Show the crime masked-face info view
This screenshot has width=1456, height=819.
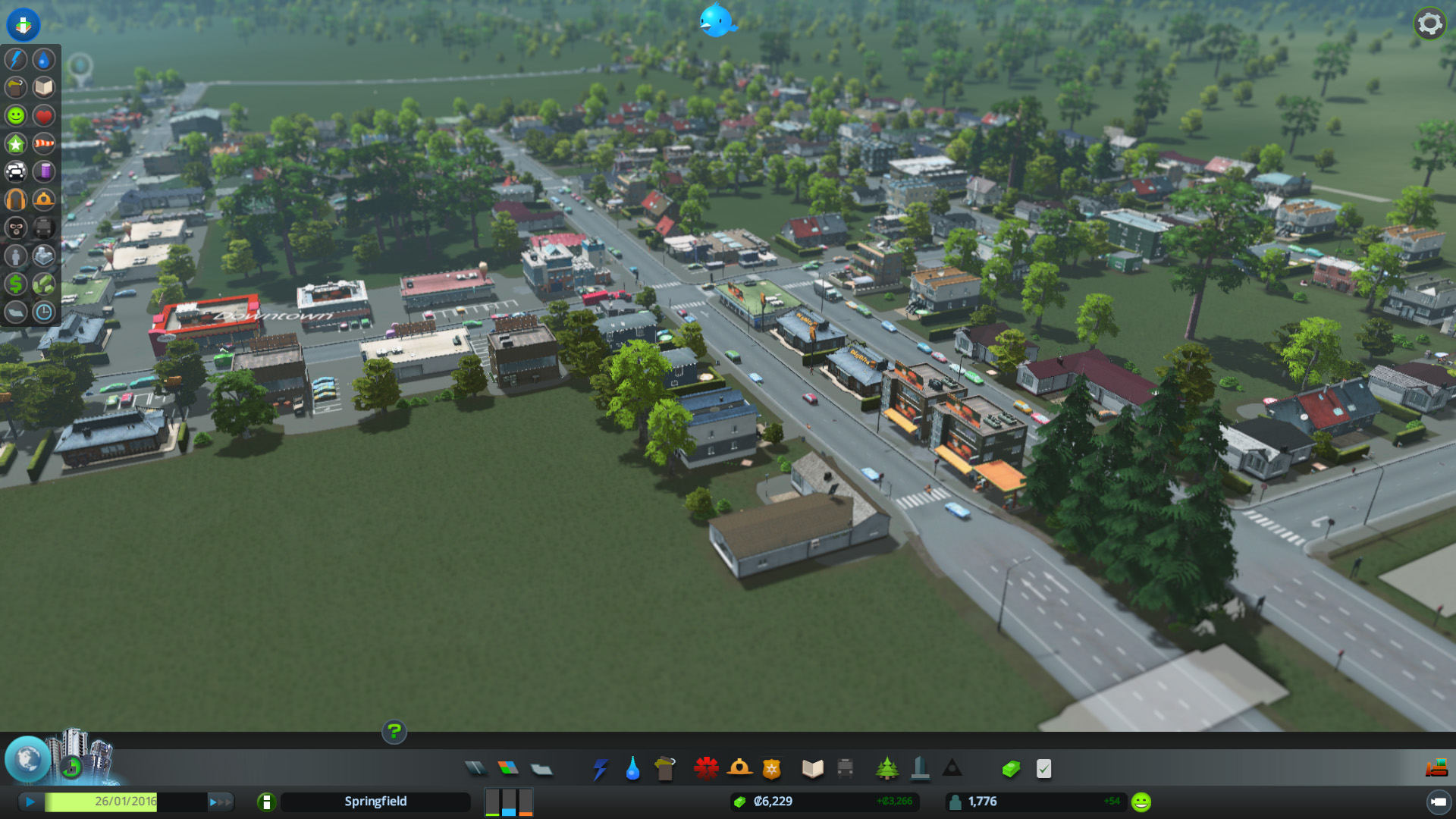pyautogui.click(x=16, y=227)
